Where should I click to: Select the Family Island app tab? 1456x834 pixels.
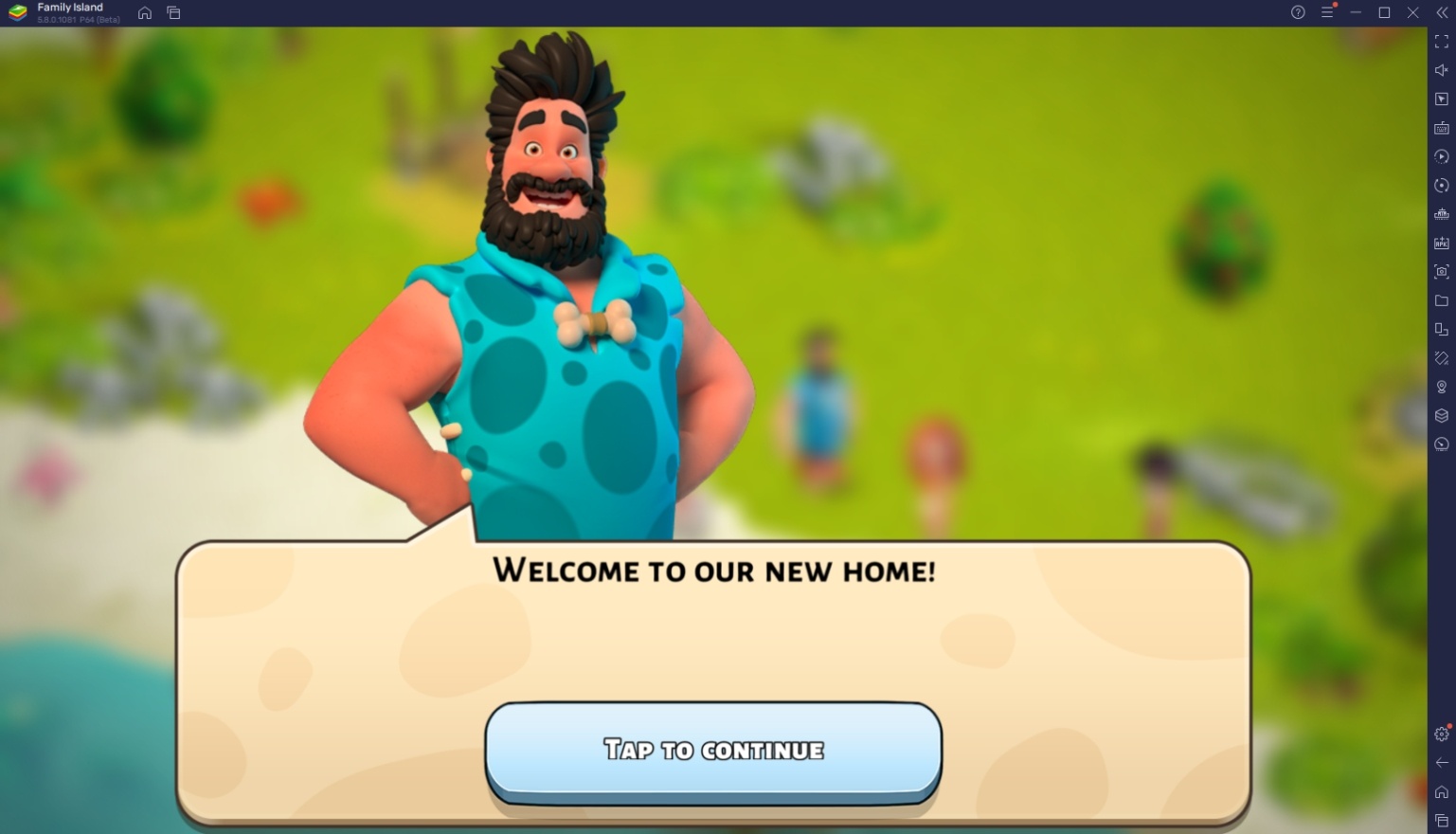click(66, 12)
